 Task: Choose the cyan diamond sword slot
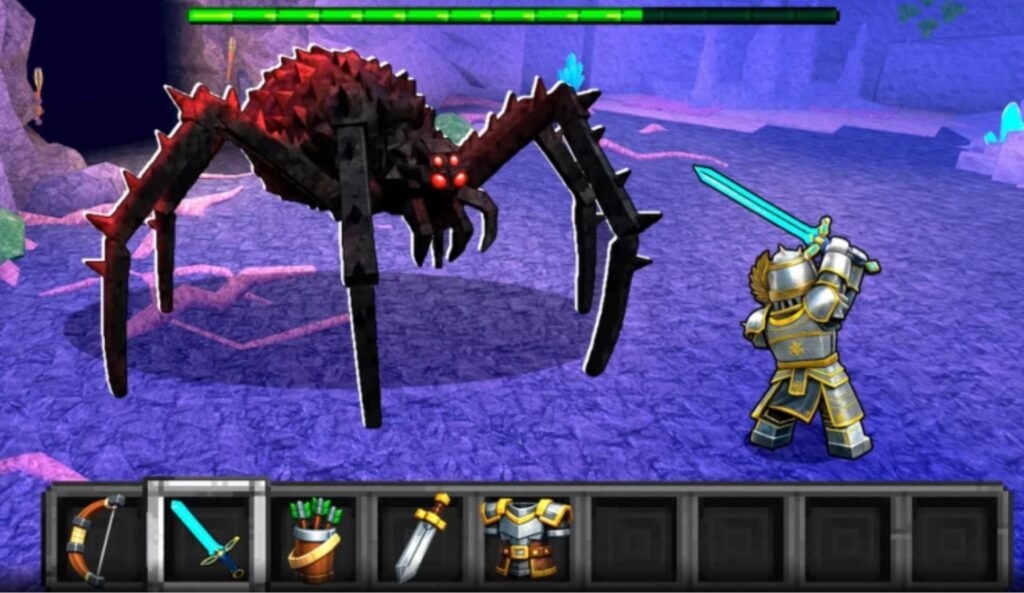[x=207, y=537]
